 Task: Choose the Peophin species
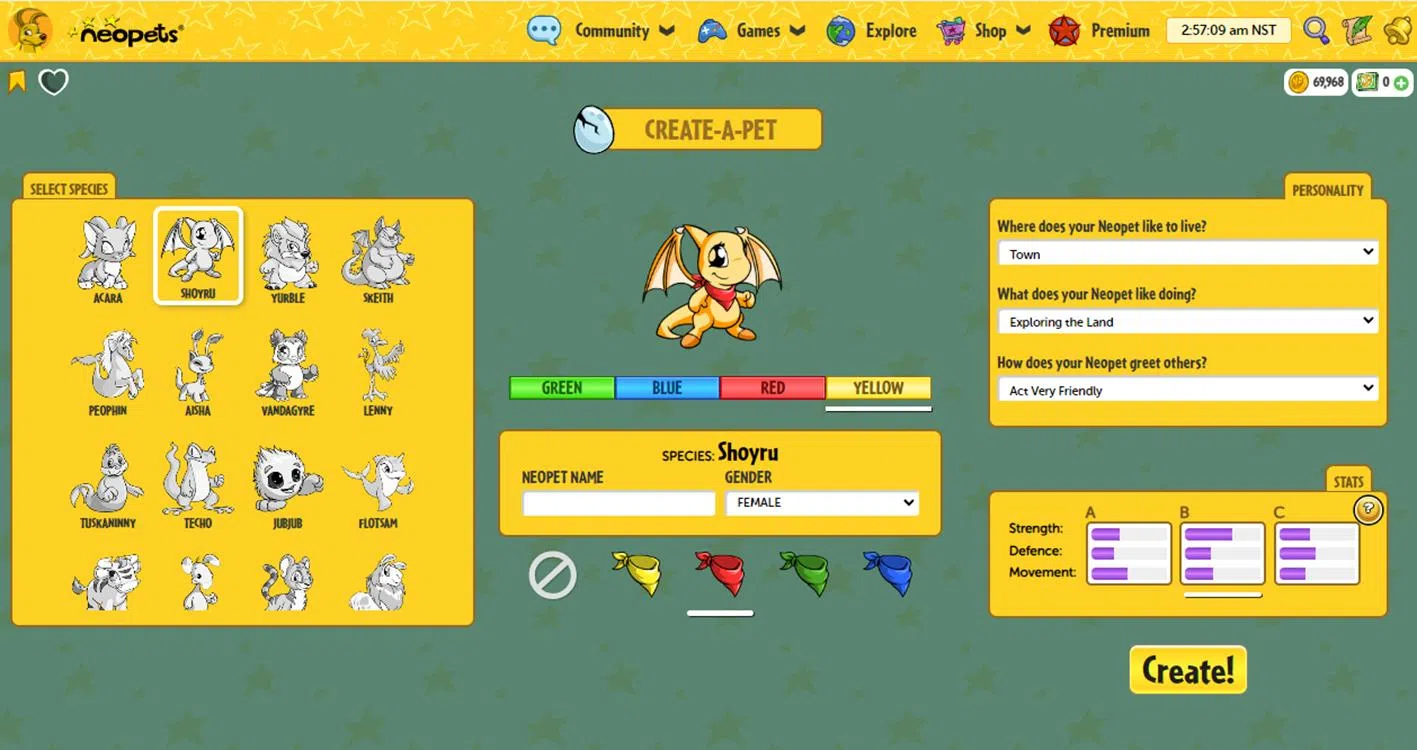coord(107,371)
